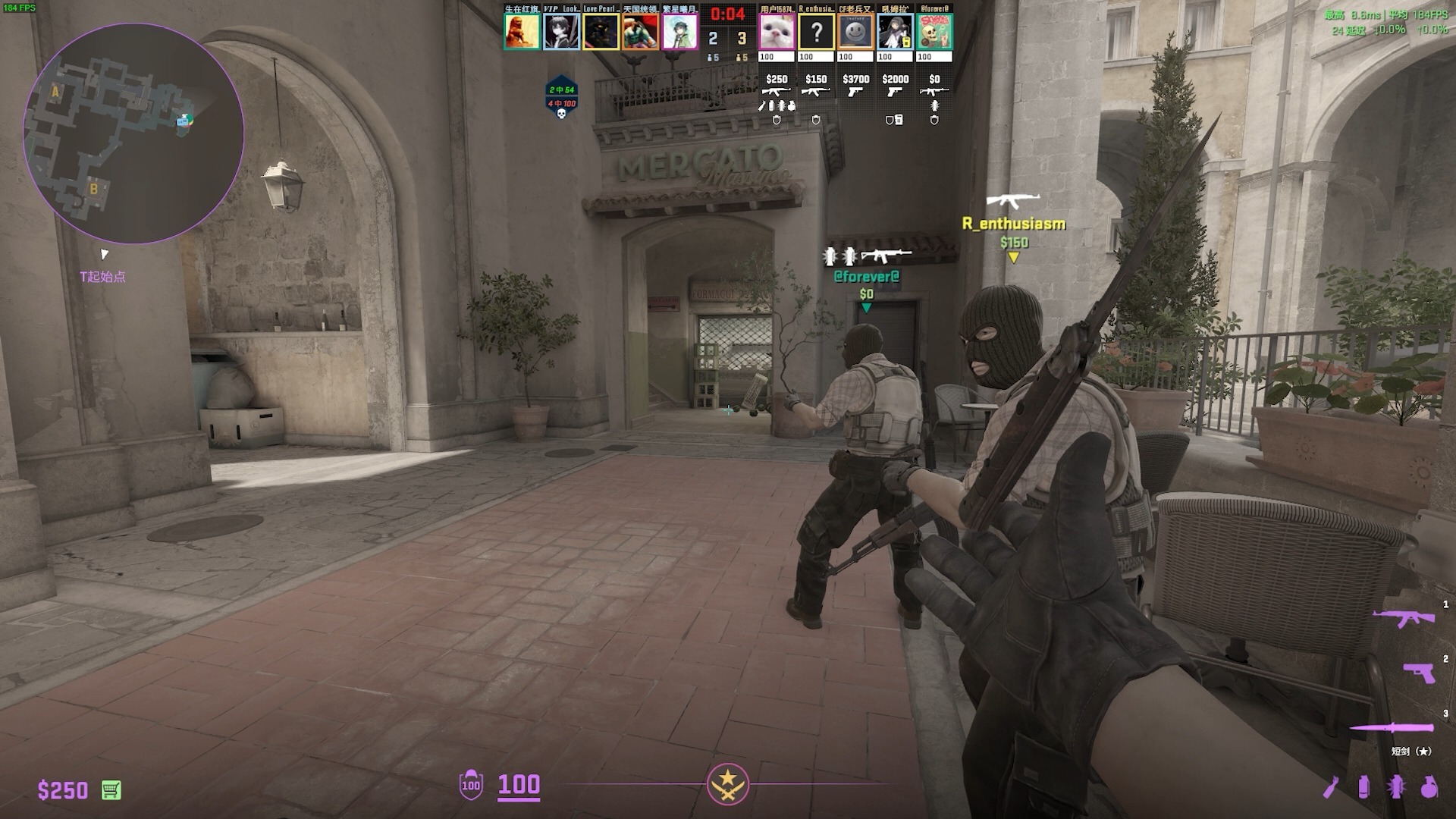Equip the flashbang grenade icon
The height and width of the screenshot is (819, 1456).
click(1396, 787)
